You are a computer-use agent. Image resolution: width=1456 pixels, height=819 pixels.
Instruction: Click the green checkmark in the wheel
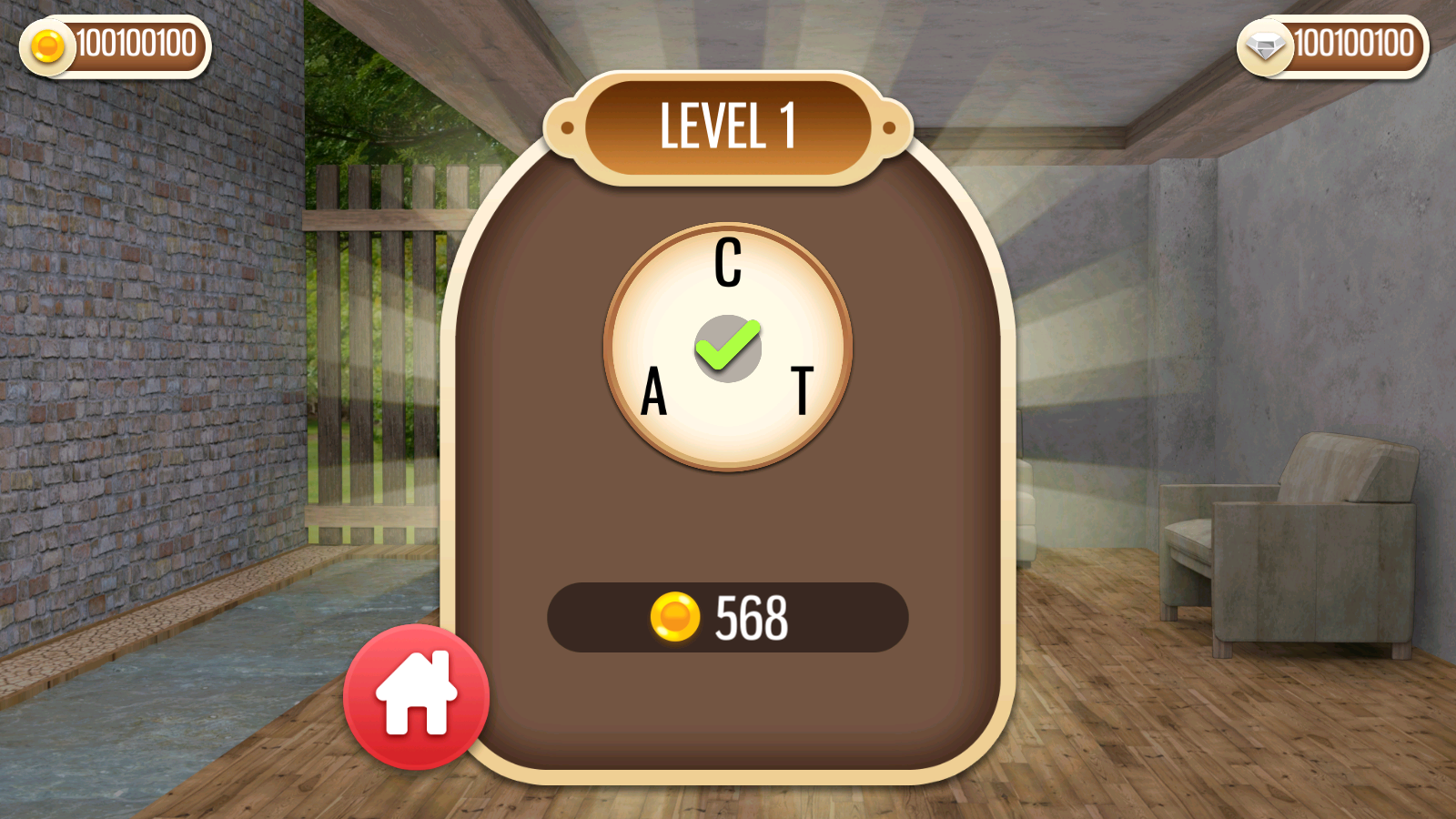pyautogui.click(x=728, y=347)
